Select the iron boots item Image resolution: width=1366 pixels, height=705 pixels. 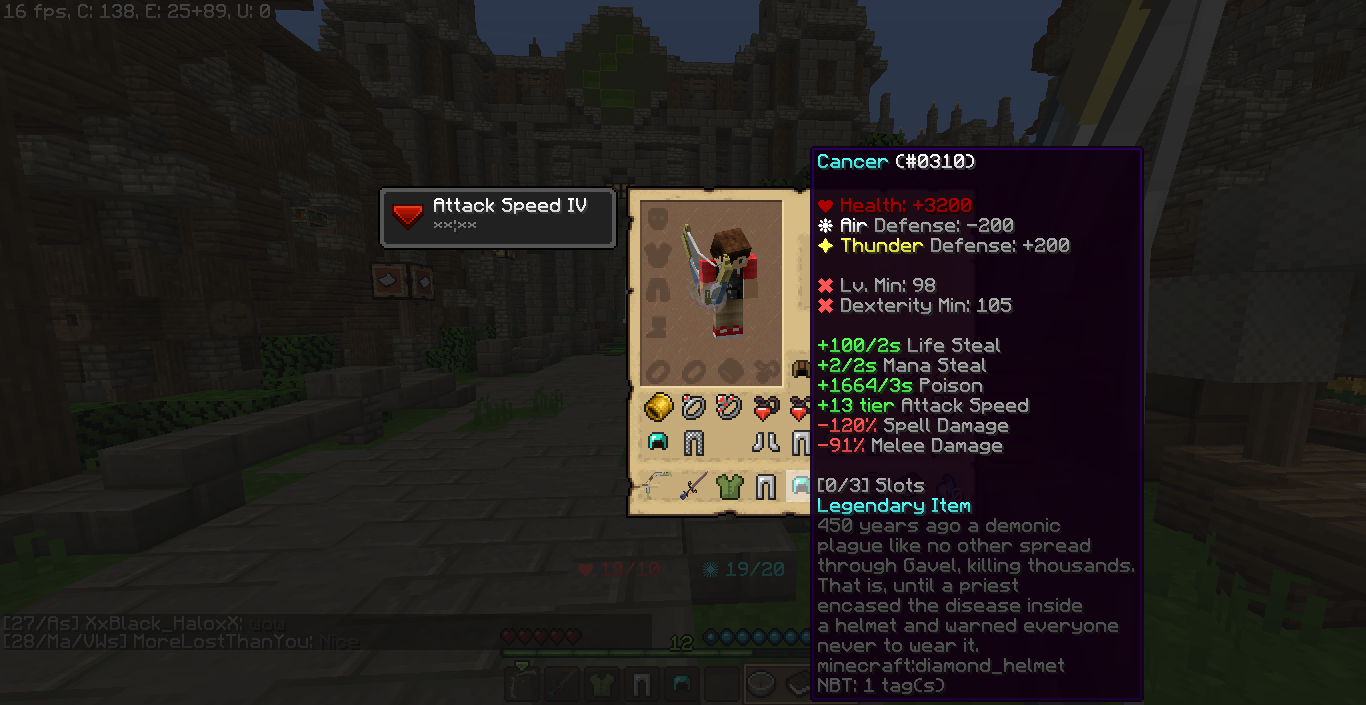pyautogui.click(x=765, y=442)
